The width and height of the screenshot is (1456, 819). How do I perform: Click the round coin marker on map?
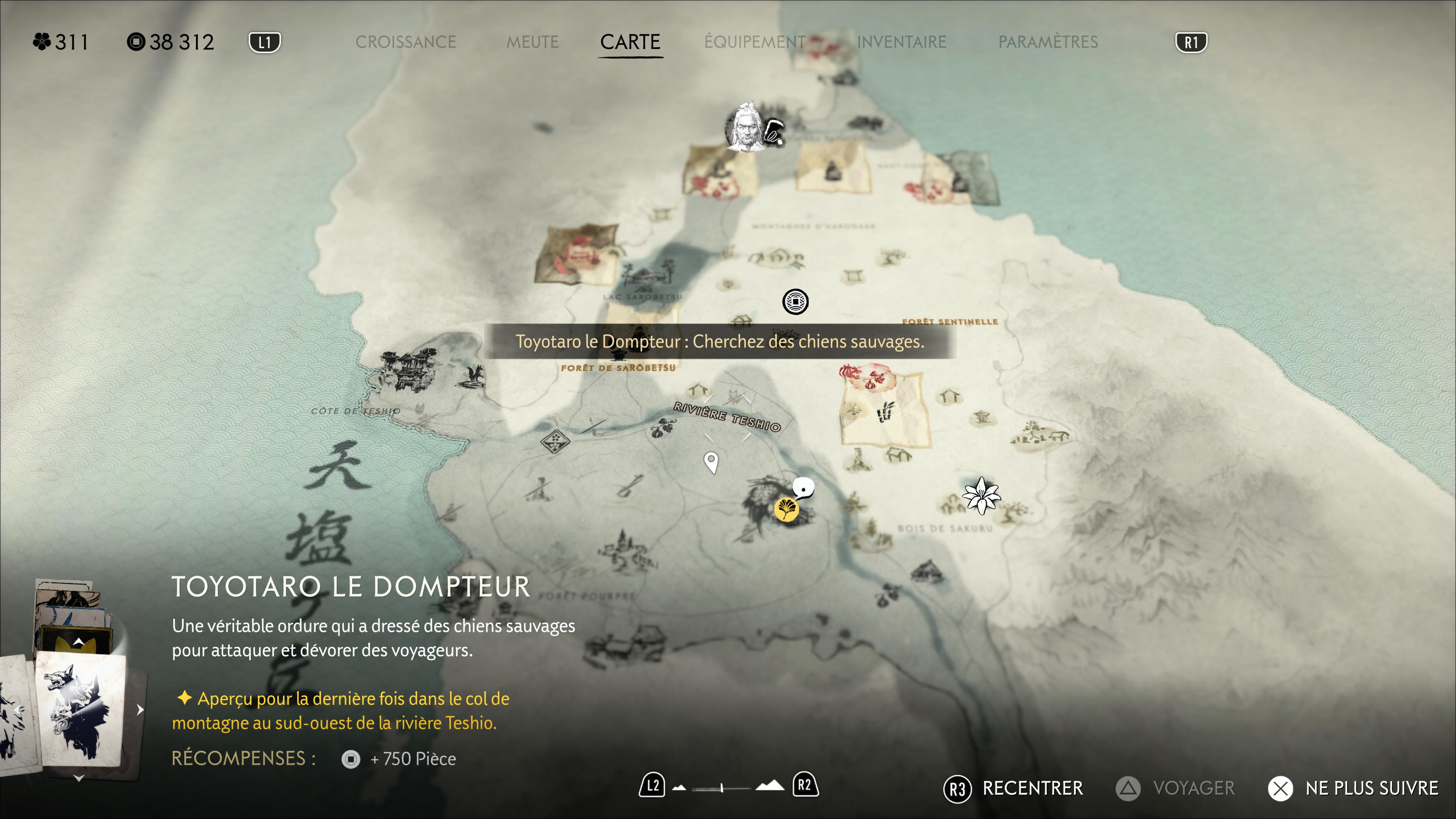(795, 302)
